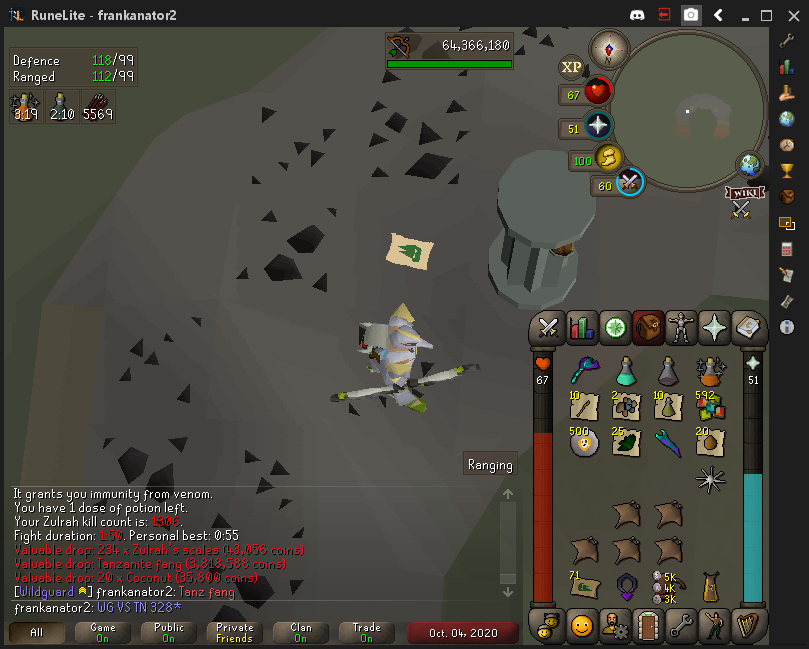Open the Combat Options tab
Screen dimensions: 809x649
548,327
